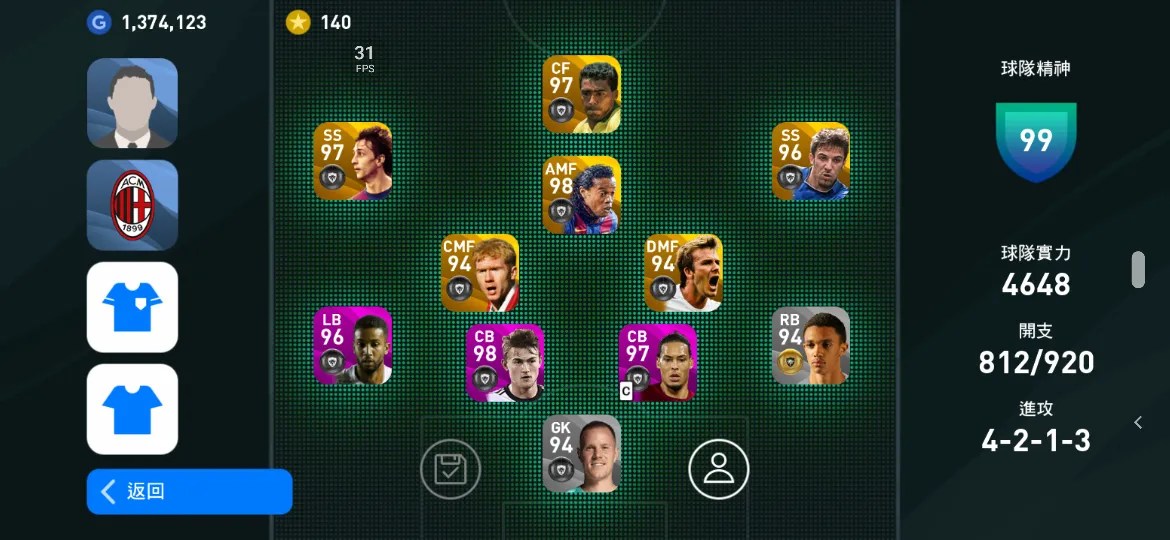The height and width of the screenshot is (540, 1170).
Task: Open the save squad clipboard icon
Action: pyautogui.click(x=450, y=469)
